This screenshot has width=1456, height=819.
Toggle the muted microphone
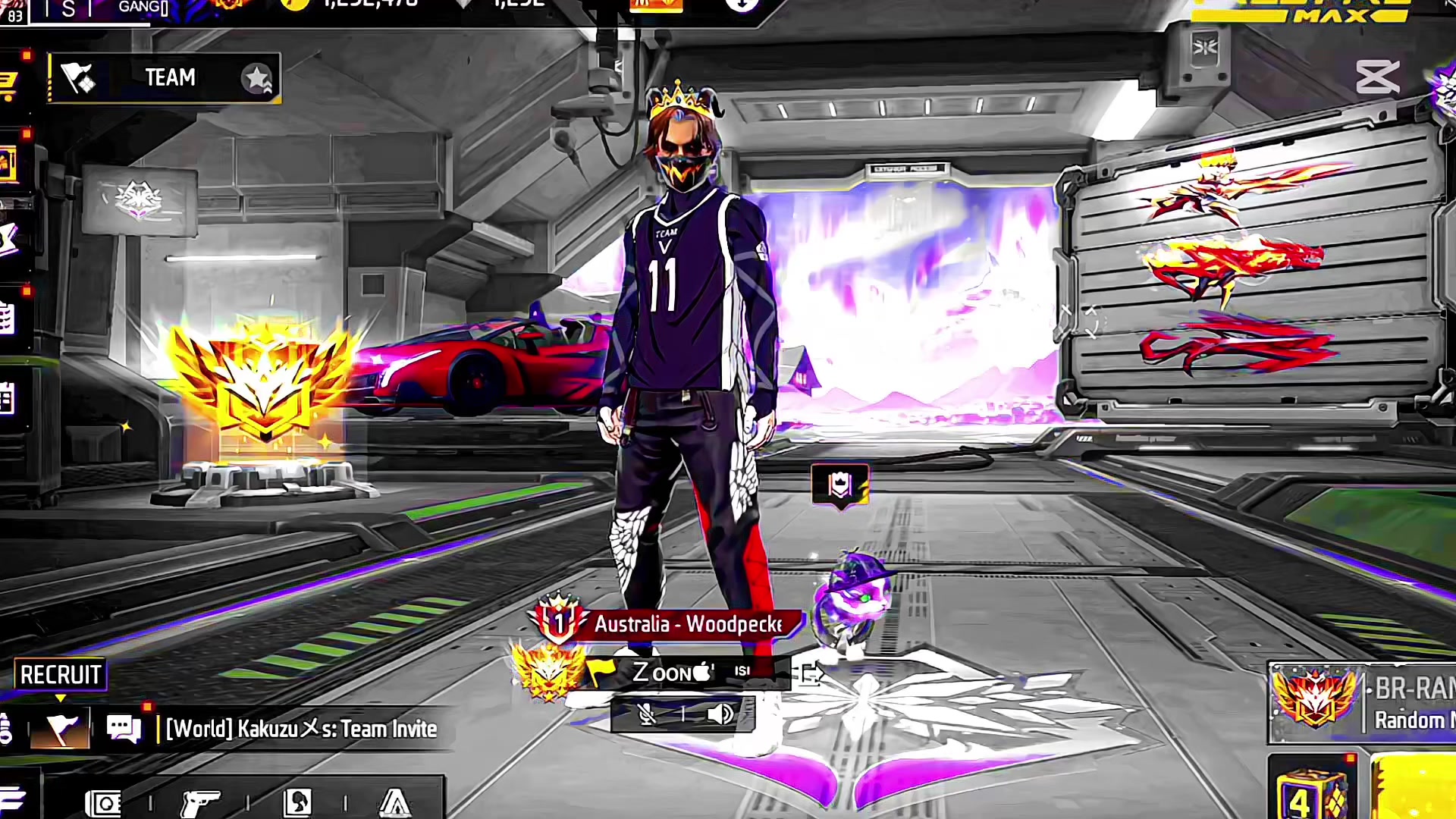(647, 714)
